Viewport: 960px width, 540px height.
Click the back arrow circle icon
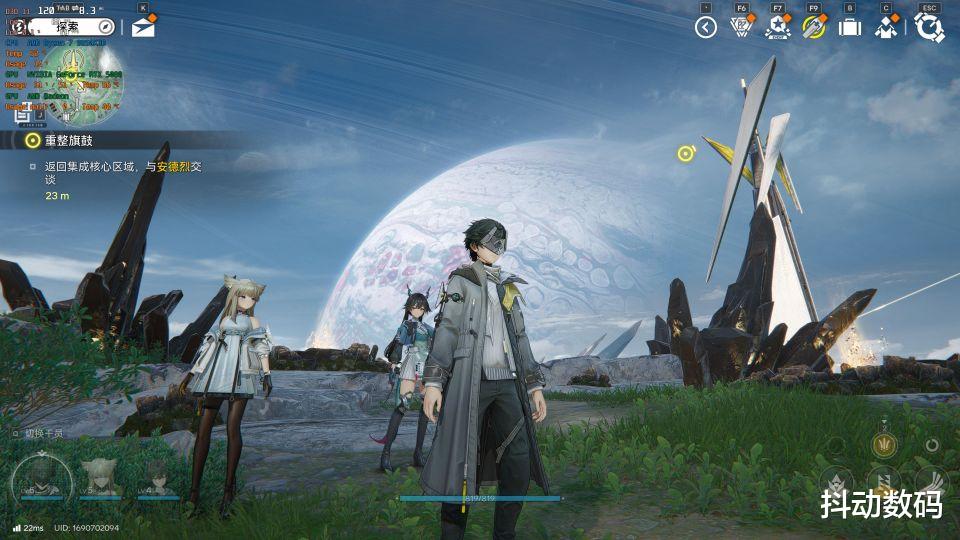706,27
